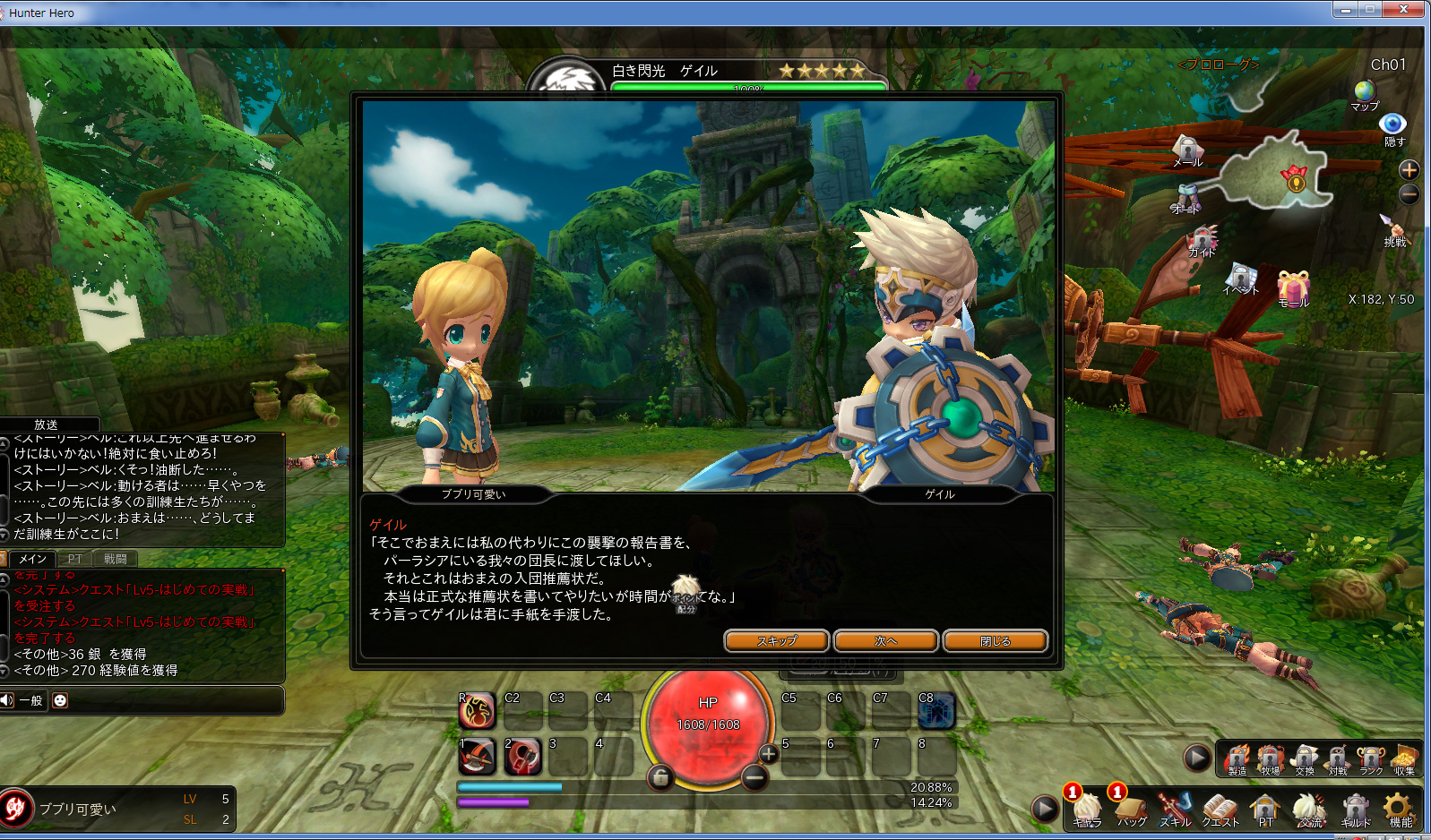Advance dialogue with 次へ button

[x=885, y=641]
